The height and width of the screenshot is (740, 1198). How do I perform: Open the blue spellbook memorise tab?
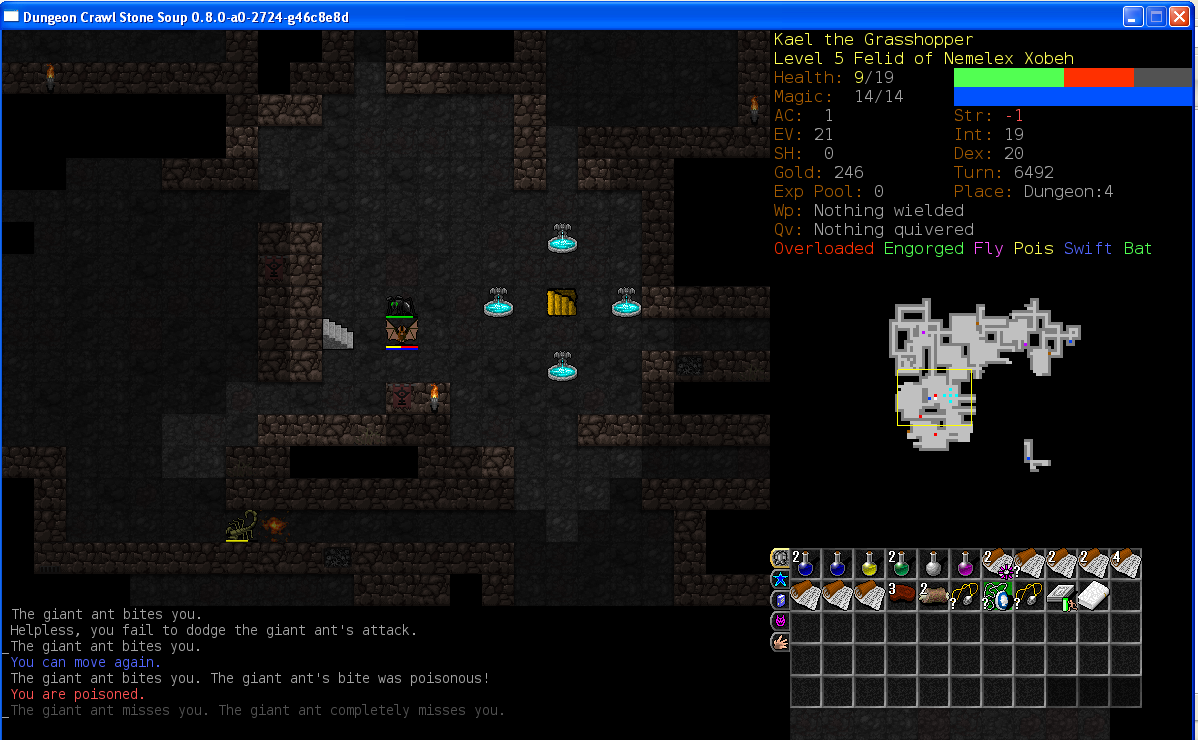click(x=780, y=600)
